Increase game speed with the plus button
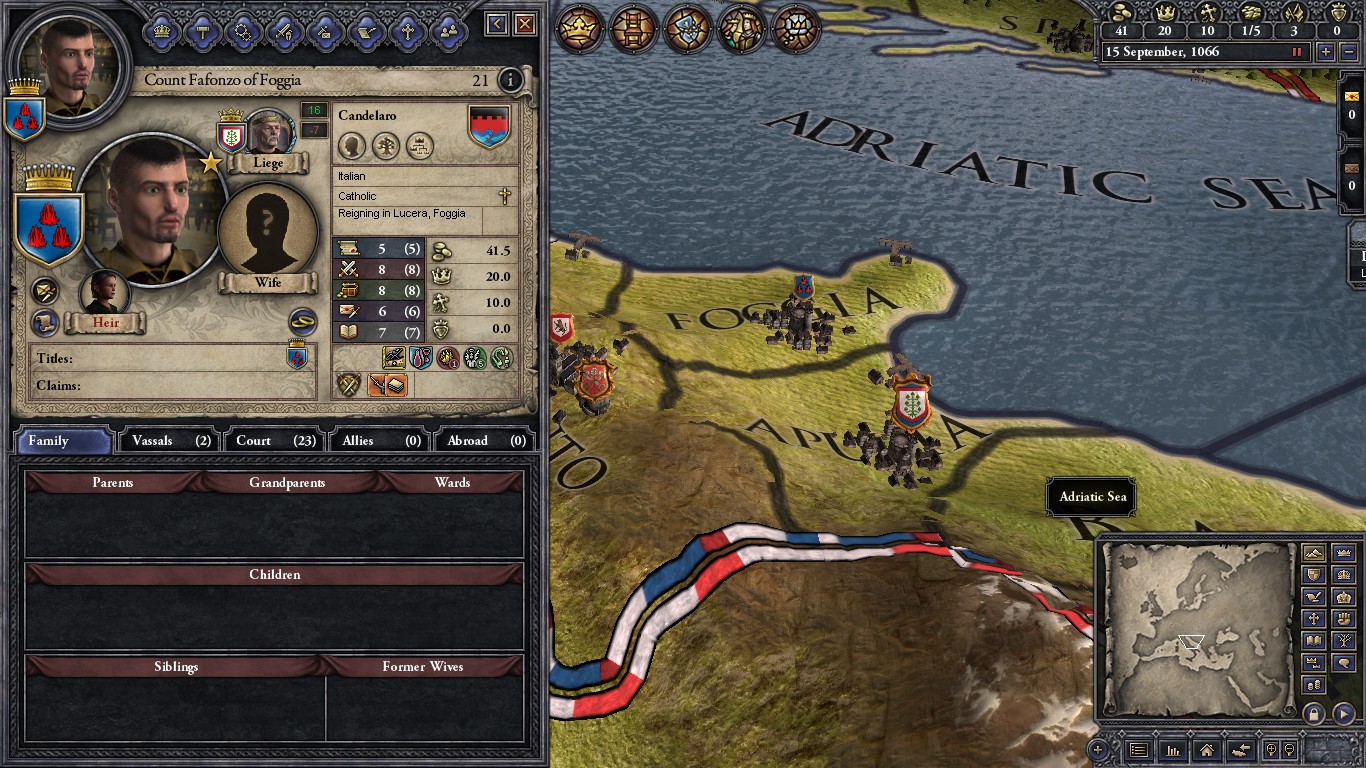 coord(1326,52)
